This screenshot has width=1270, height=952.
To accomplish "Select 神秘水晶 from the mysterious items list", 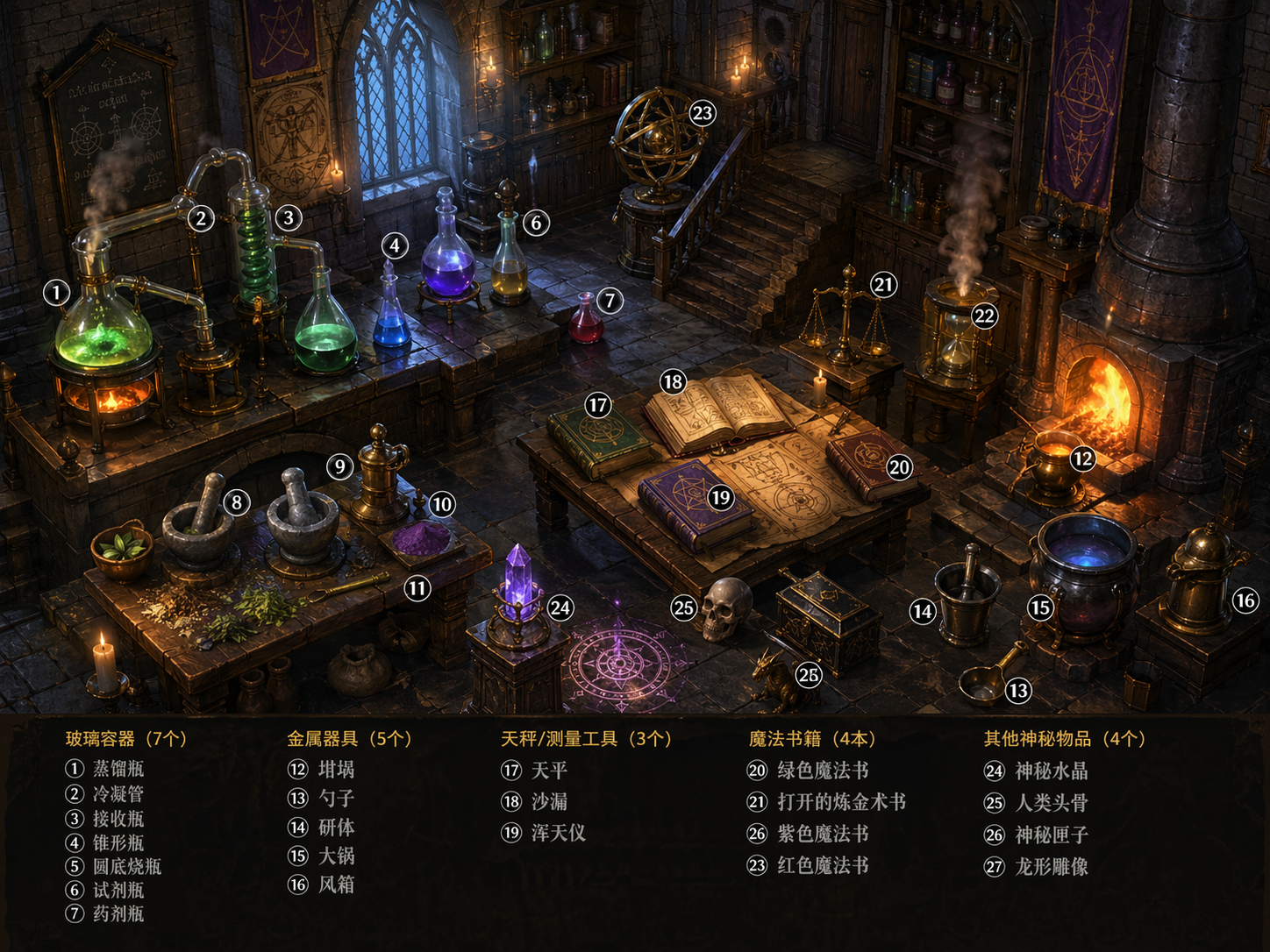I will tap(1052, 771).
